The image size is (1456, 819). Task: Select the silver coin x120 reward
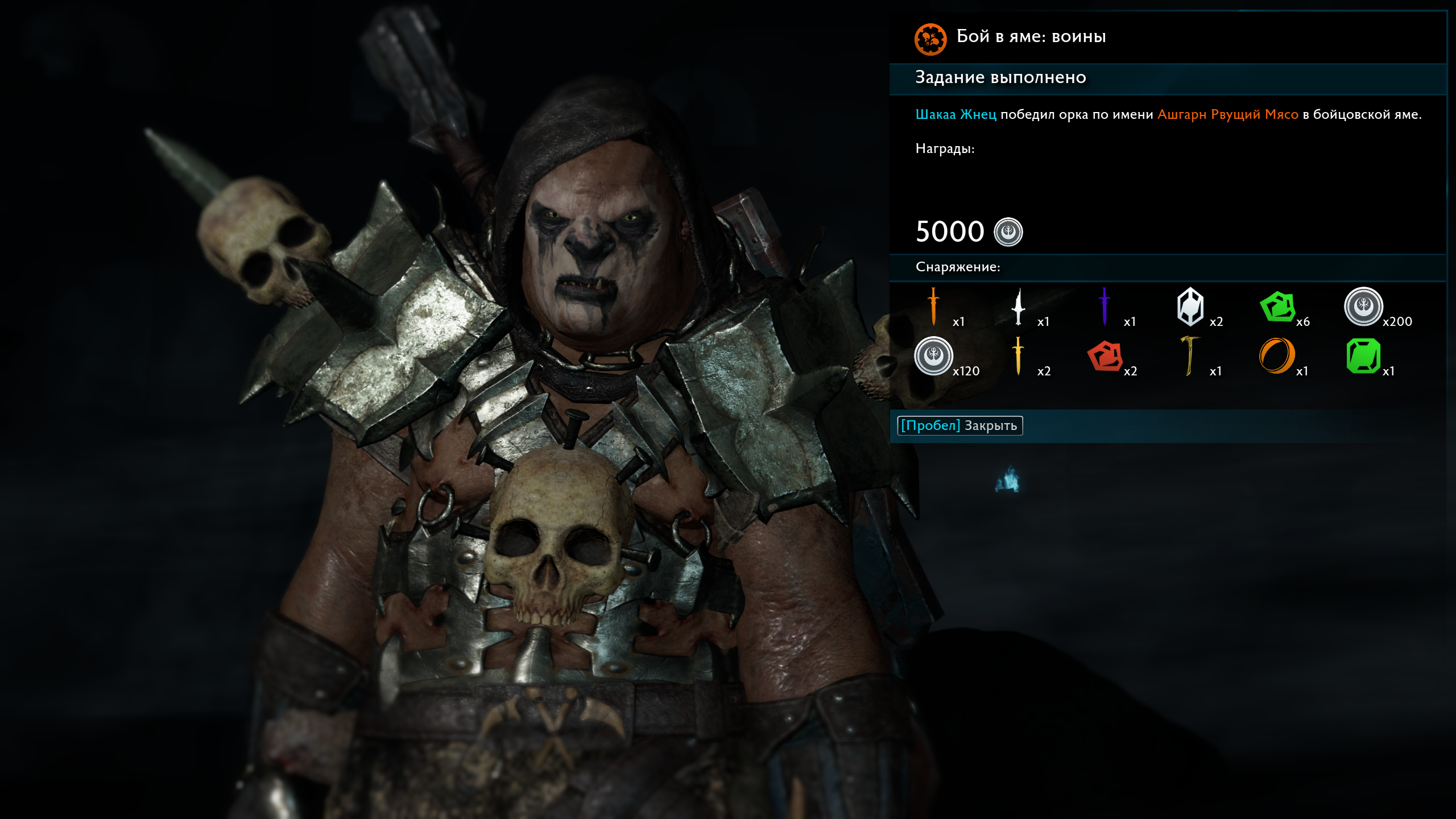(x=933, y=356)
